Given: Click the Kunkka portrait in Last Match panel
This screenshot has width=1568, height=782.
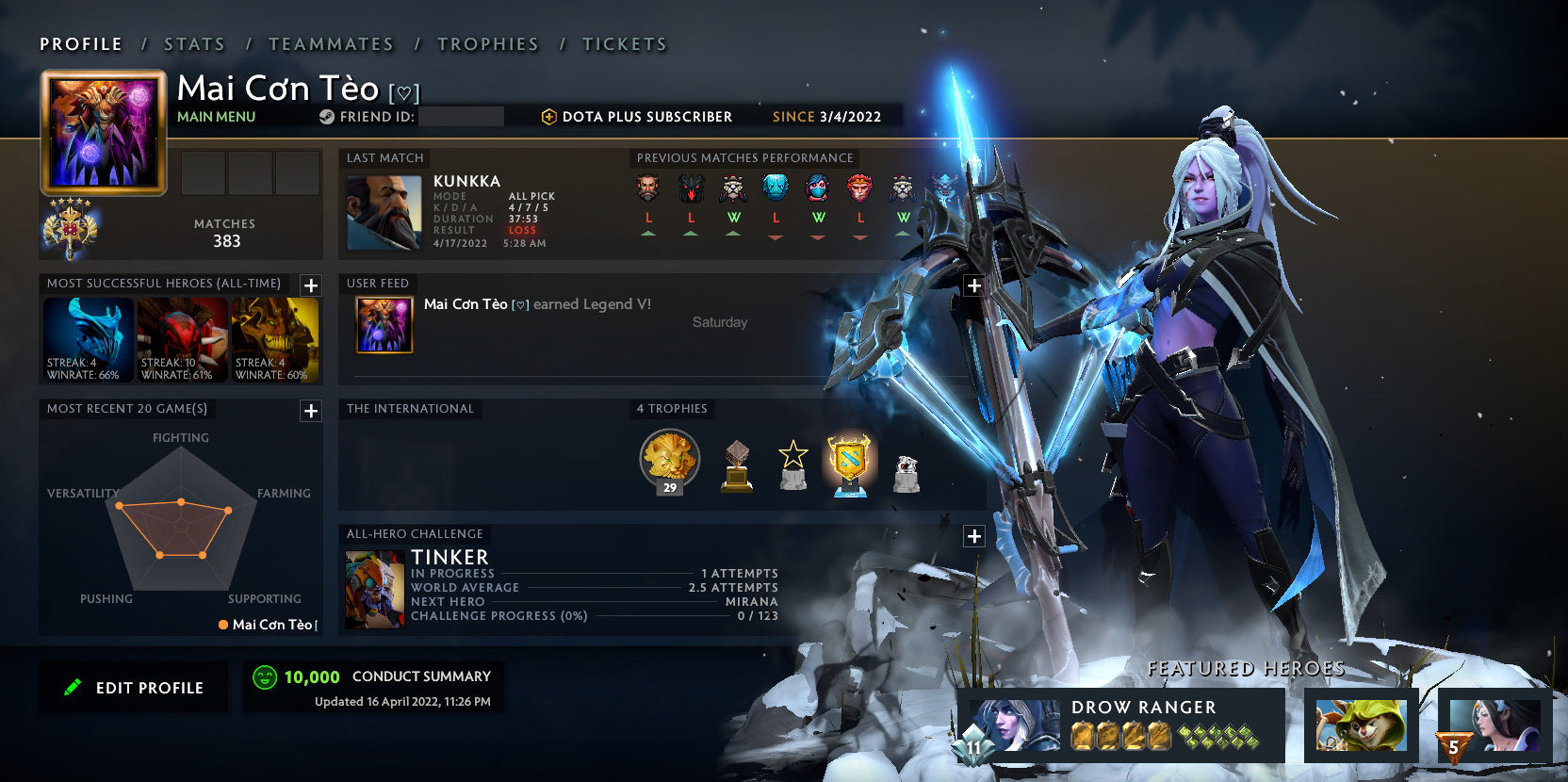Looking at the screenshot, I should 384,213.
